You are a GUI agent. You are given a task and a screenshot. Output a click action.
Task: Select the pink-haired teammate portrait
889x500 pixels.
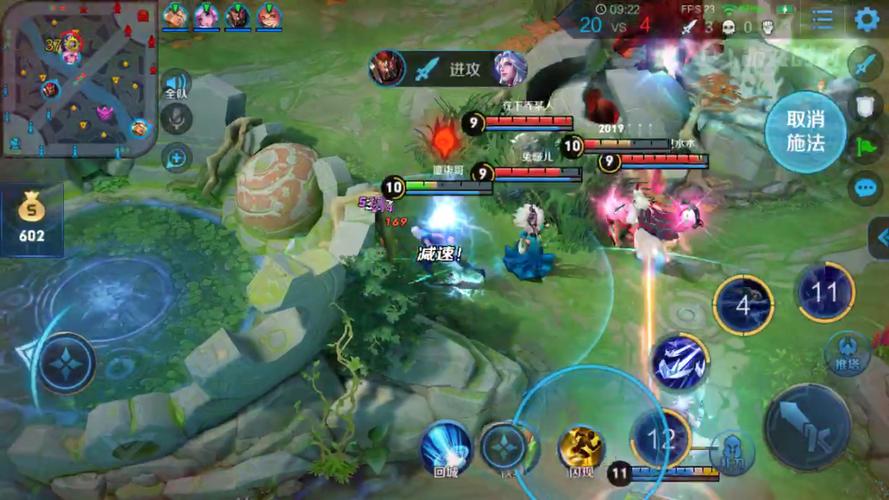pos(206,15)
